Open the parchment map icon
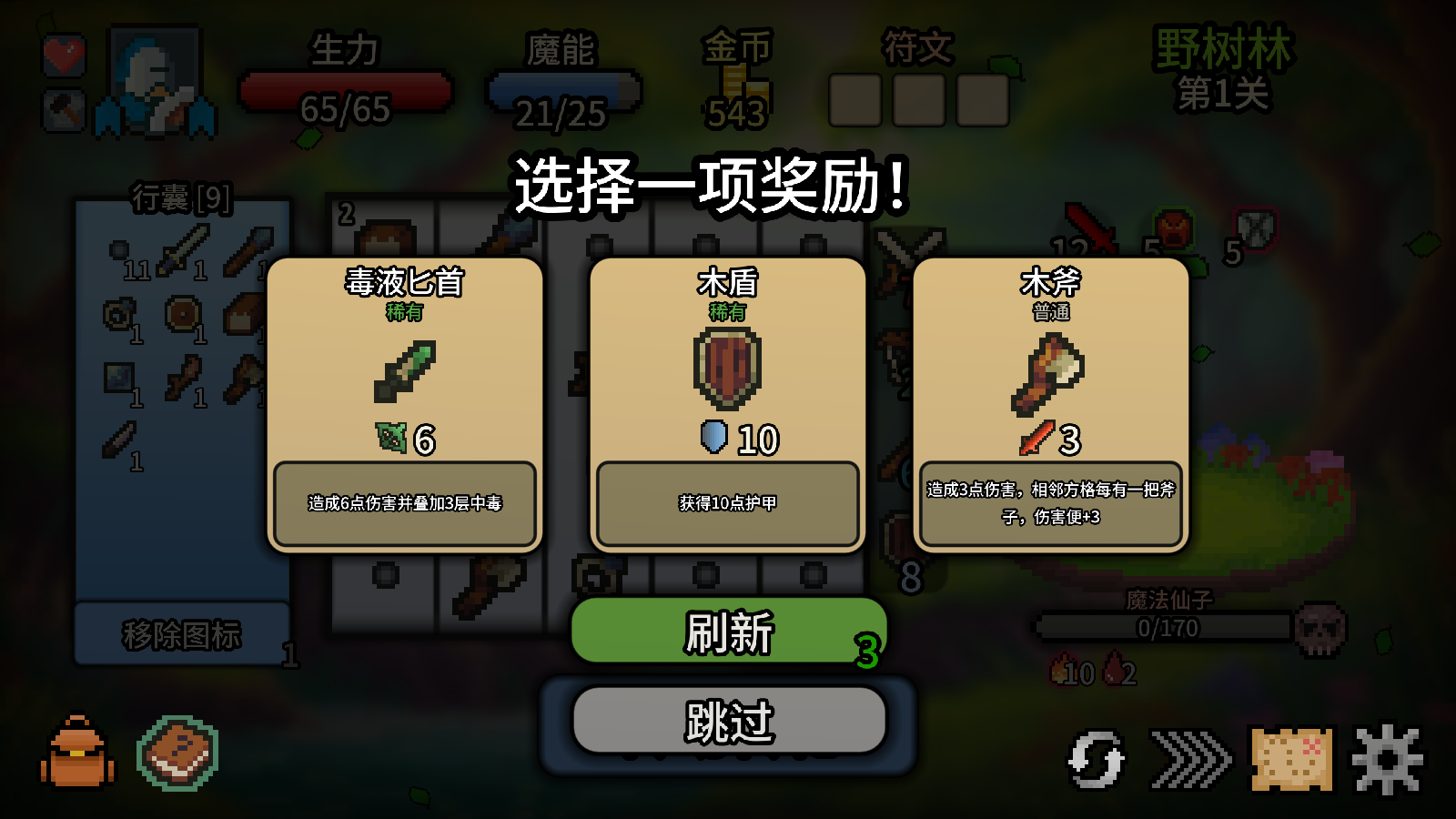Viewport: 1456px width, 819px height. click(1290, 758)
